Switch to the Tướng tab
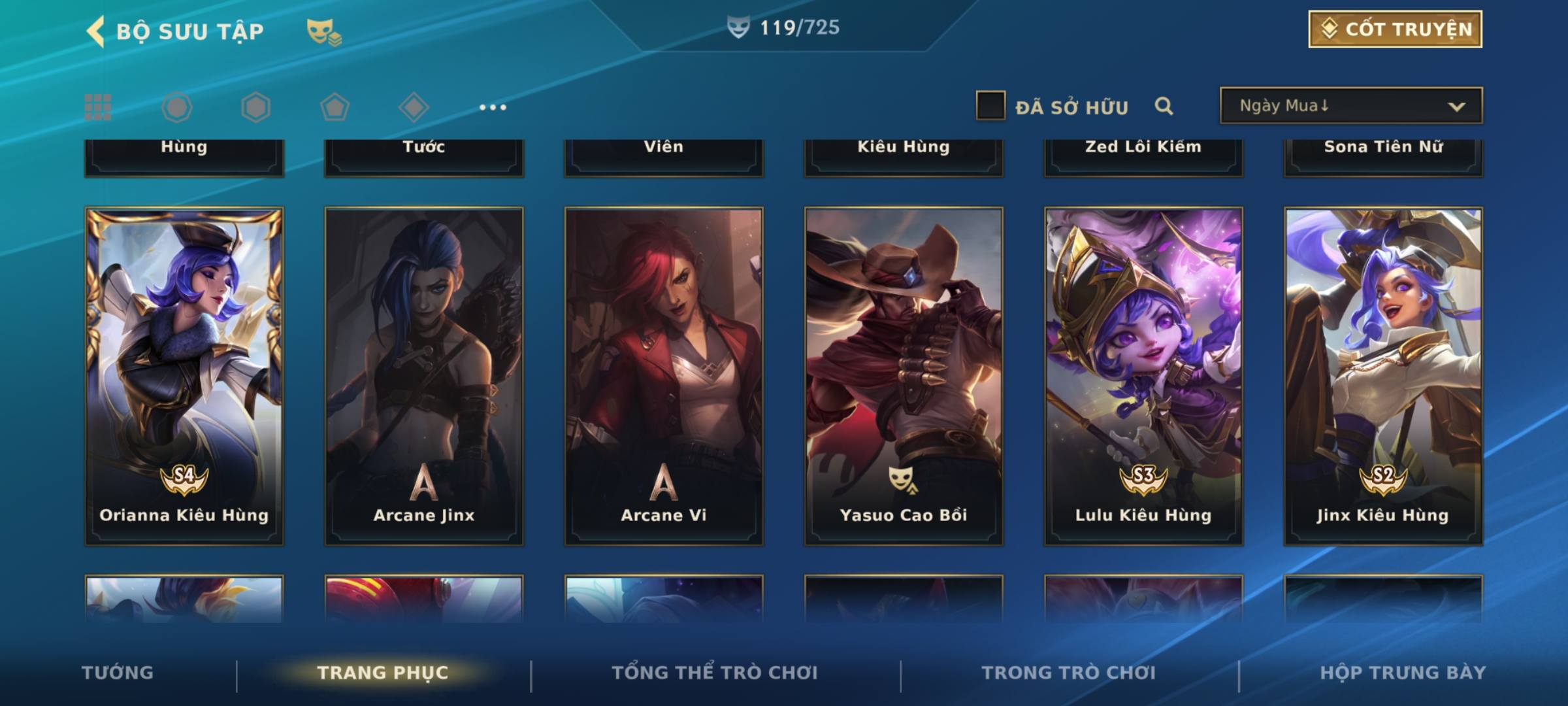 [118, 673]
